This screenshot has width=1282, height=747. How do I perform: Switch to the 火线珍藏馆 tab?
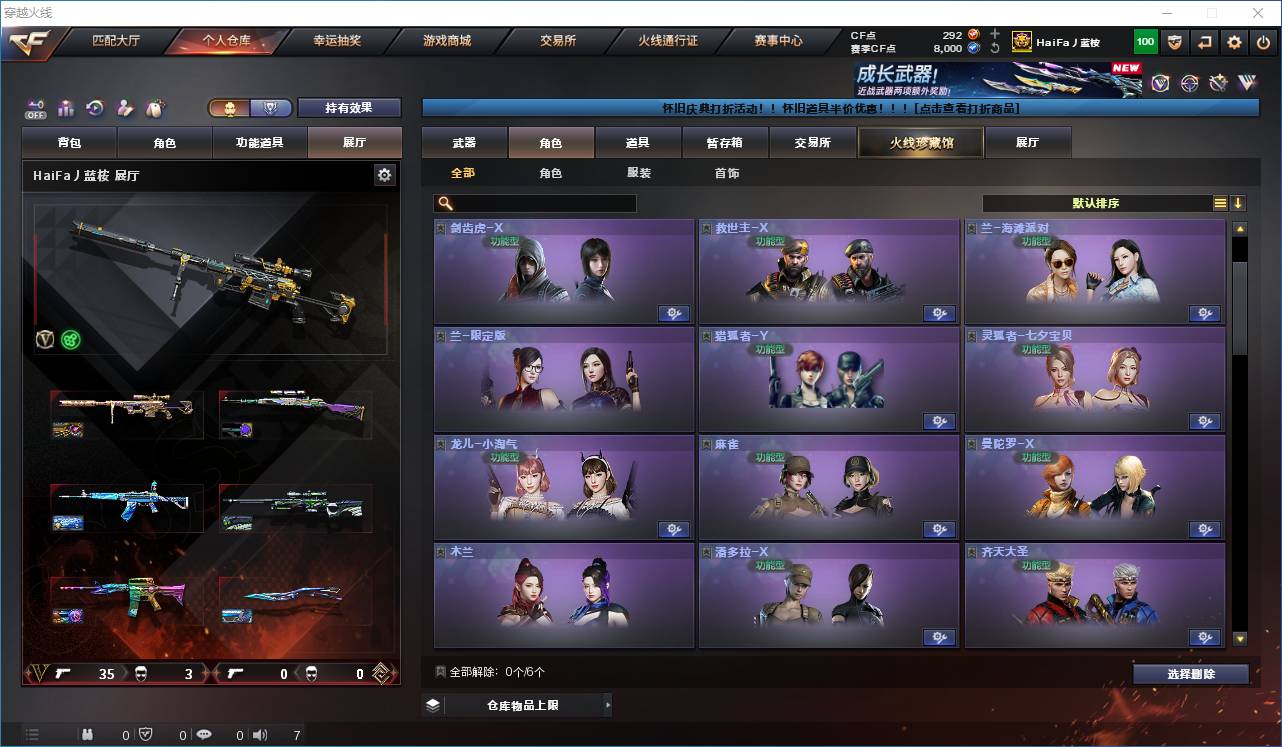point(919,142)
